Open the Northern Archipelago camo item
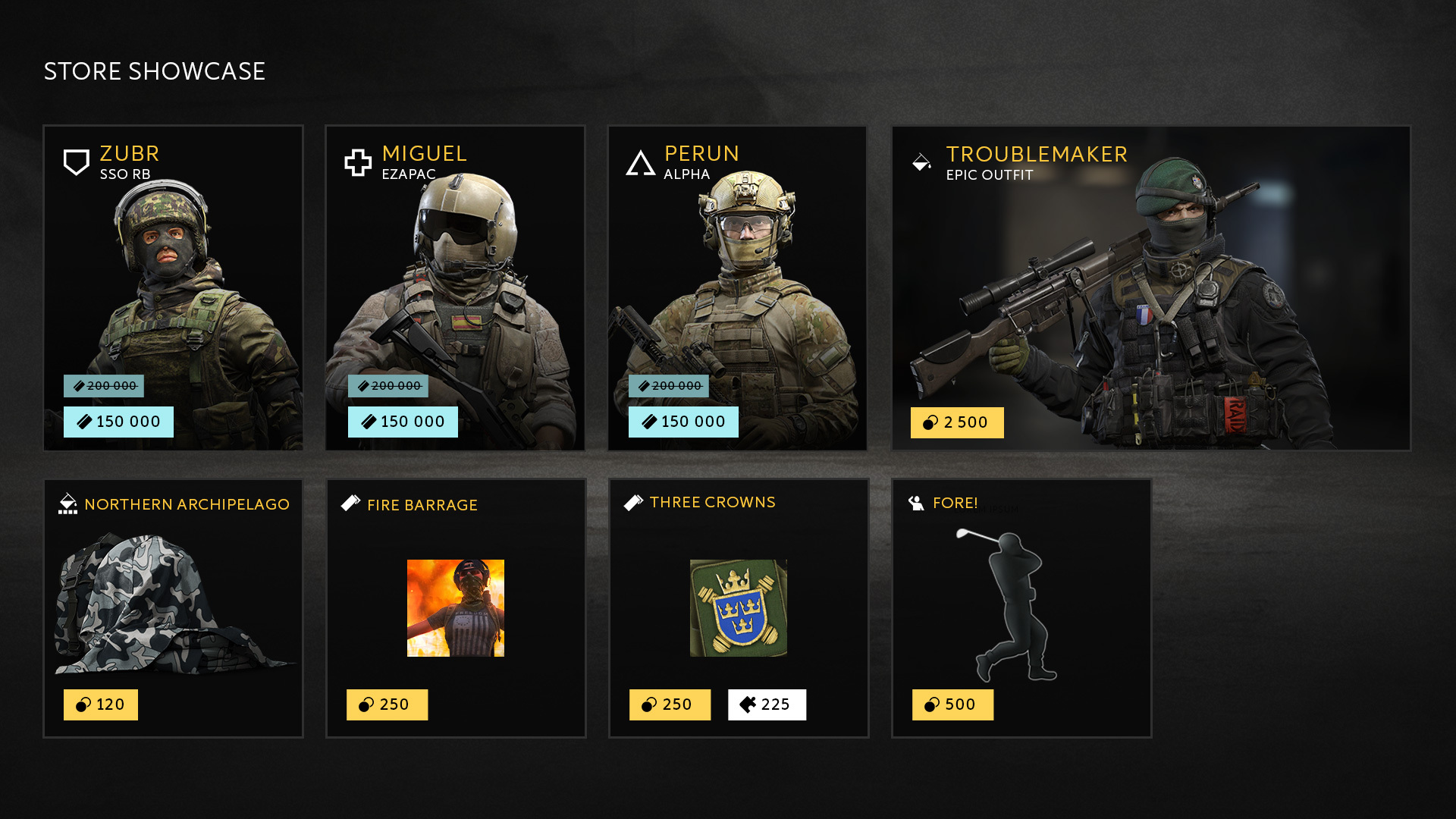The height and width of the screenshot is (819, 1456). [173, 599]
